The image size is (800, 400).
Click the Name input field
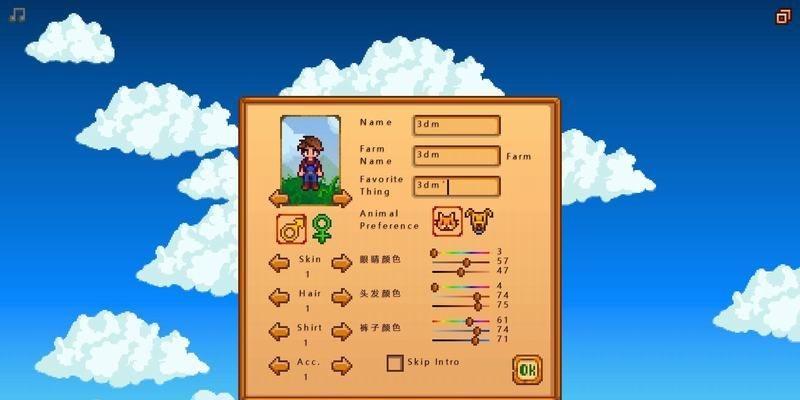[456, 125]
